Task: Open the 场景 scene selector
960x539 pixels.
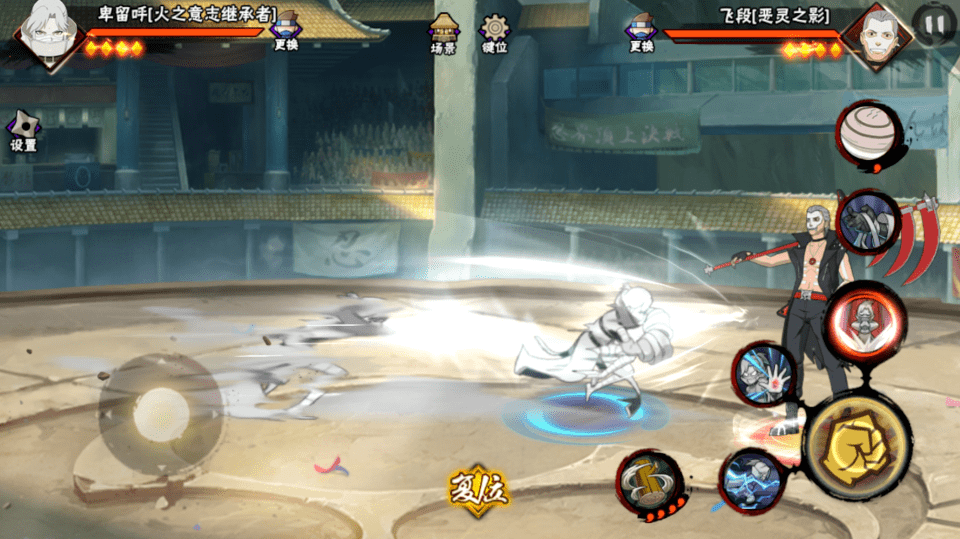Action: click(x=443, y=32)
